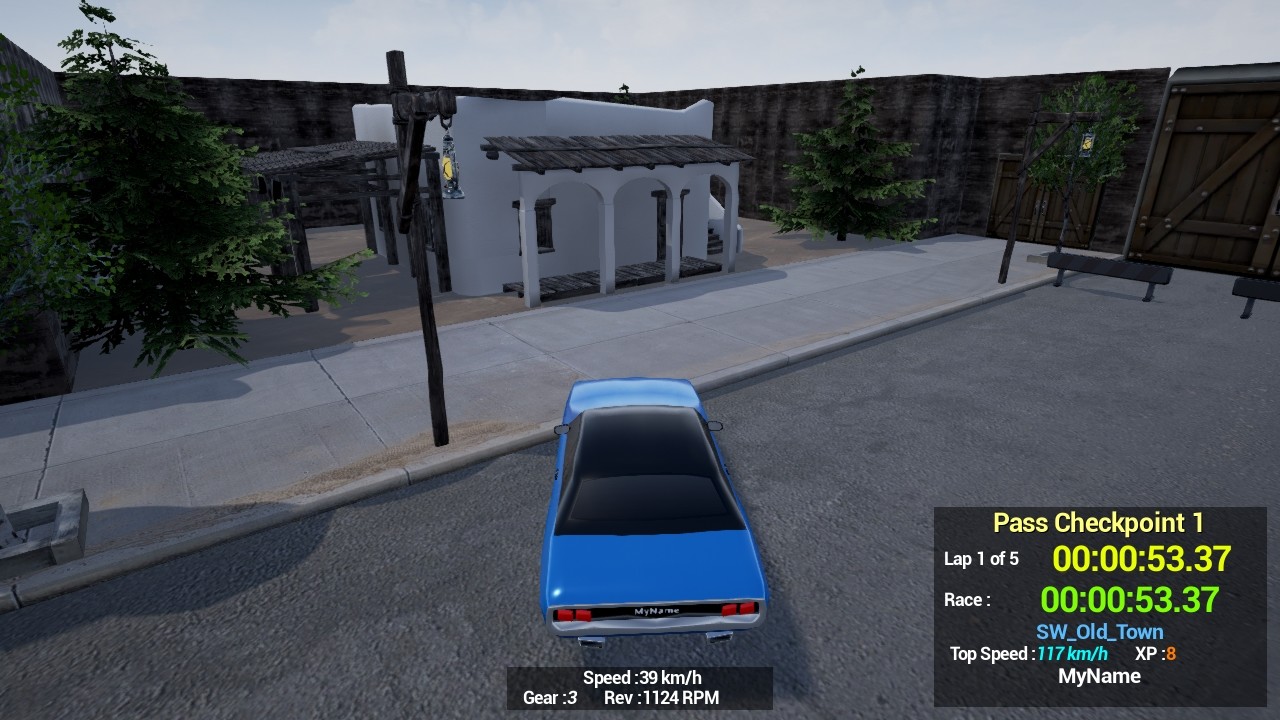Select the yellow lap timer display
Screen dimensions: 1280x720
click(1143, 559)
